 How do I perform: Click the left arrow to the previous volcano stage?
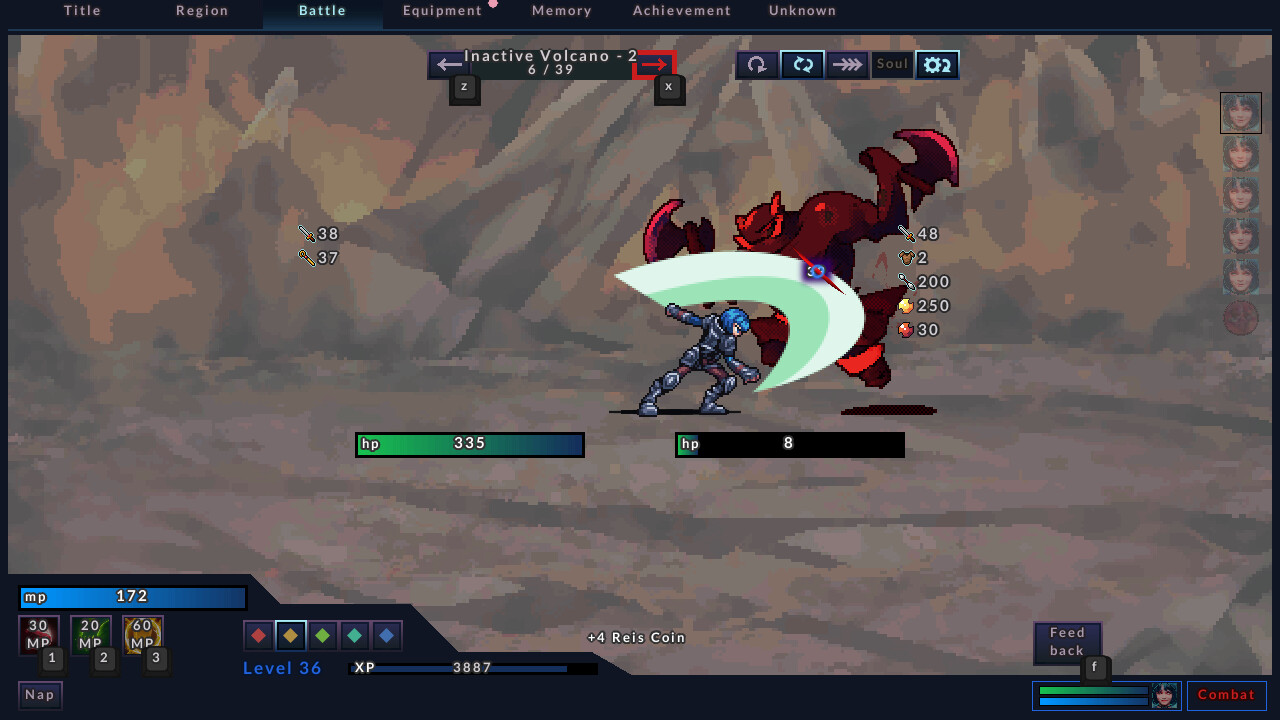click(x=447, y=64)
